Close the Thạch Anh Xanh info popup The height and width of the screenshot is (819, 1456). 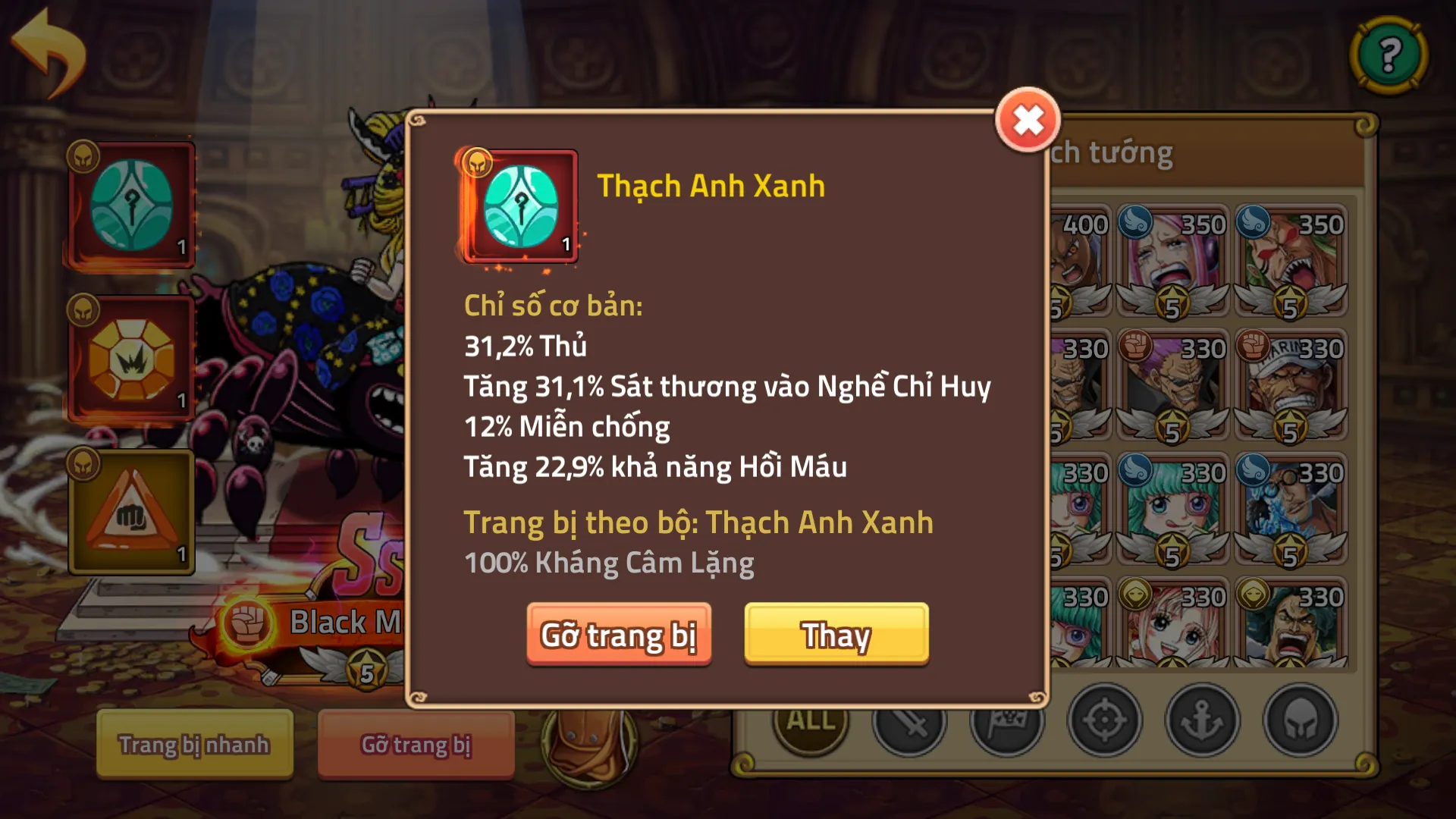[x=1028, y=118]
